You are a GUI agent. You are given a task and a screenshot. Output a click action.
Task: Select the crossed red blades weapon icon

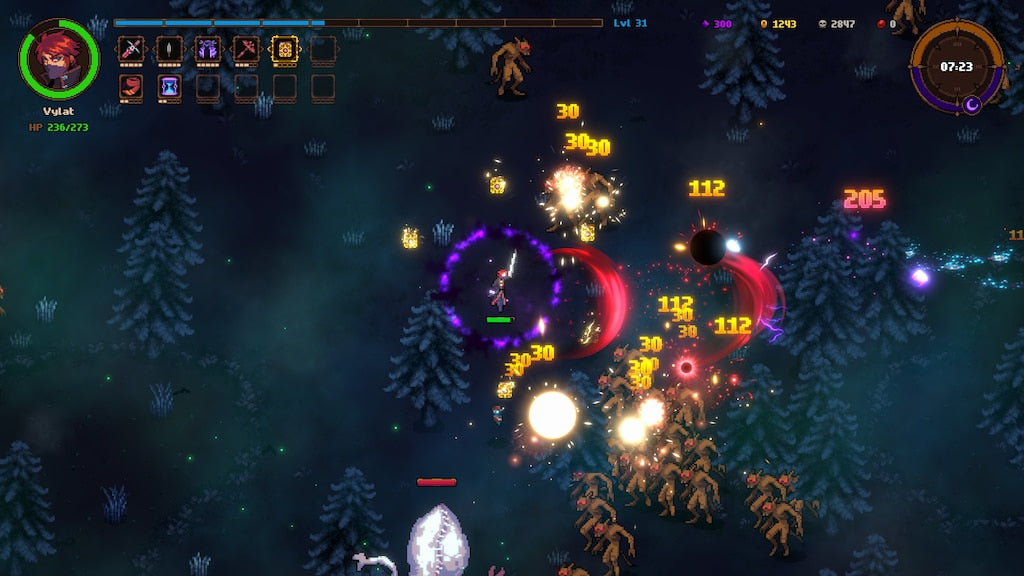(x=131, y=48)
